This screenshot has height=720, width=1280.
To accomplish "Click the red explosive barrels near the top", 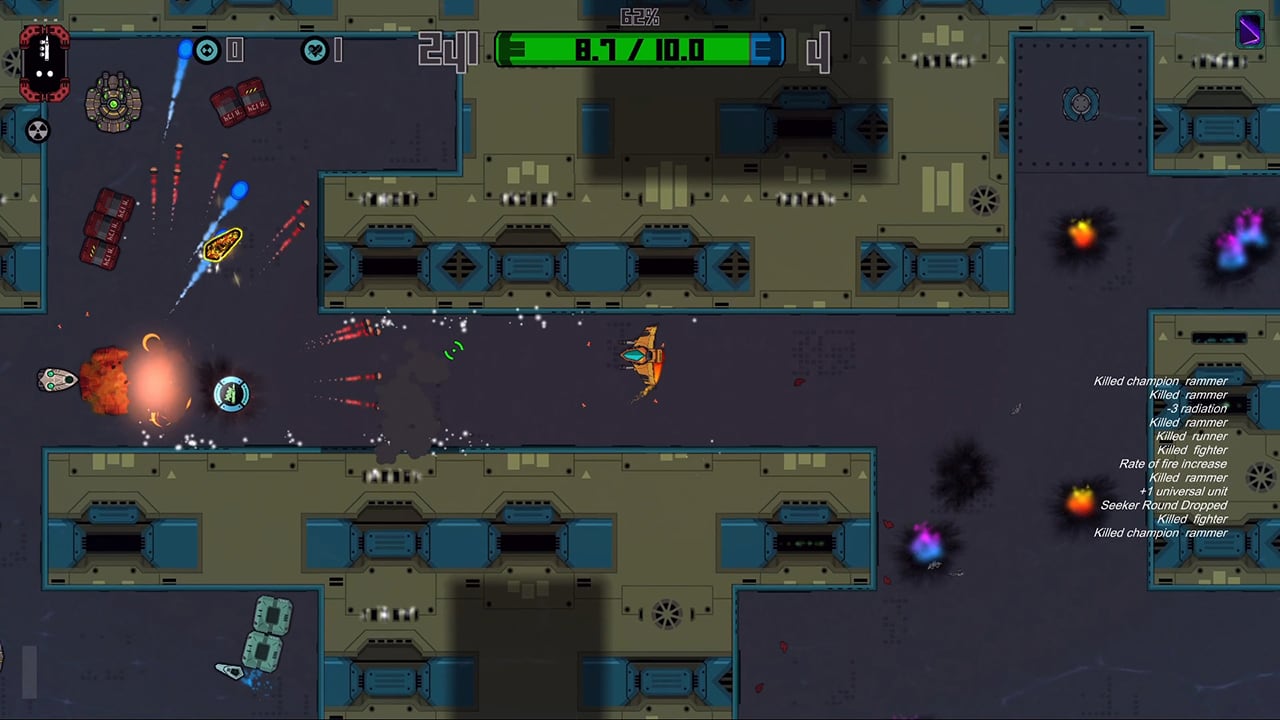I will [x=239, y=102].
